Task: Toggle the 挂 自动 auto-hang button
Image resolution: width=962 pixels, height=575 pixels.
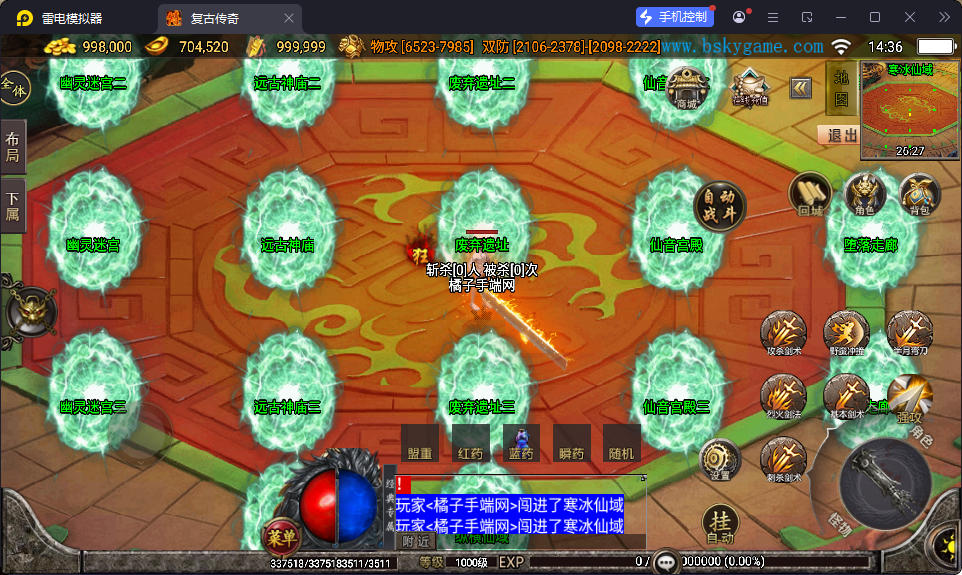Action: tap(720, 523)
